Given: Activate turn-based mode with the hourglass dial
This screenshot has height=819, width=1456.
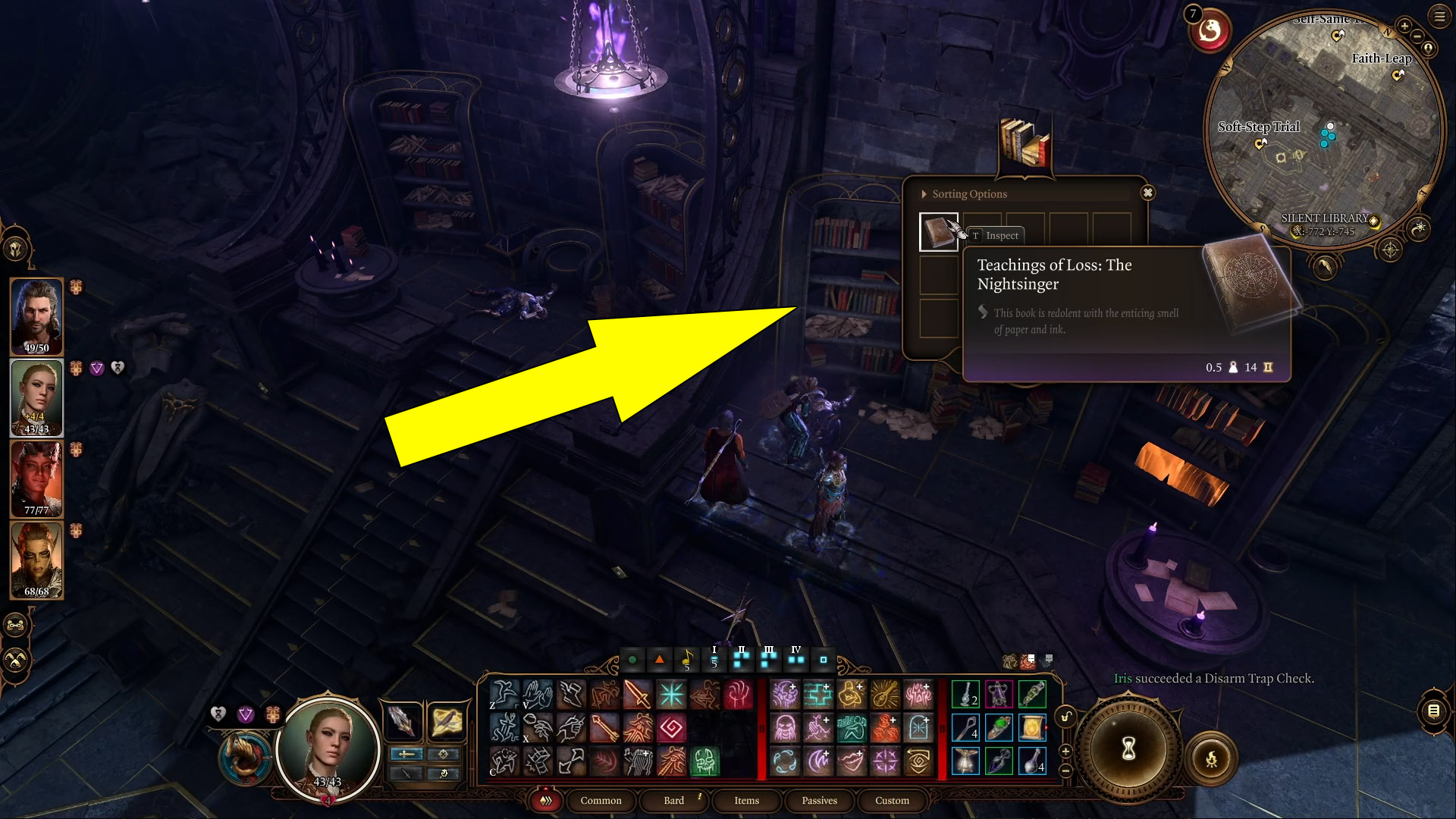Looking at the screenshot, I should [1128, 748].
